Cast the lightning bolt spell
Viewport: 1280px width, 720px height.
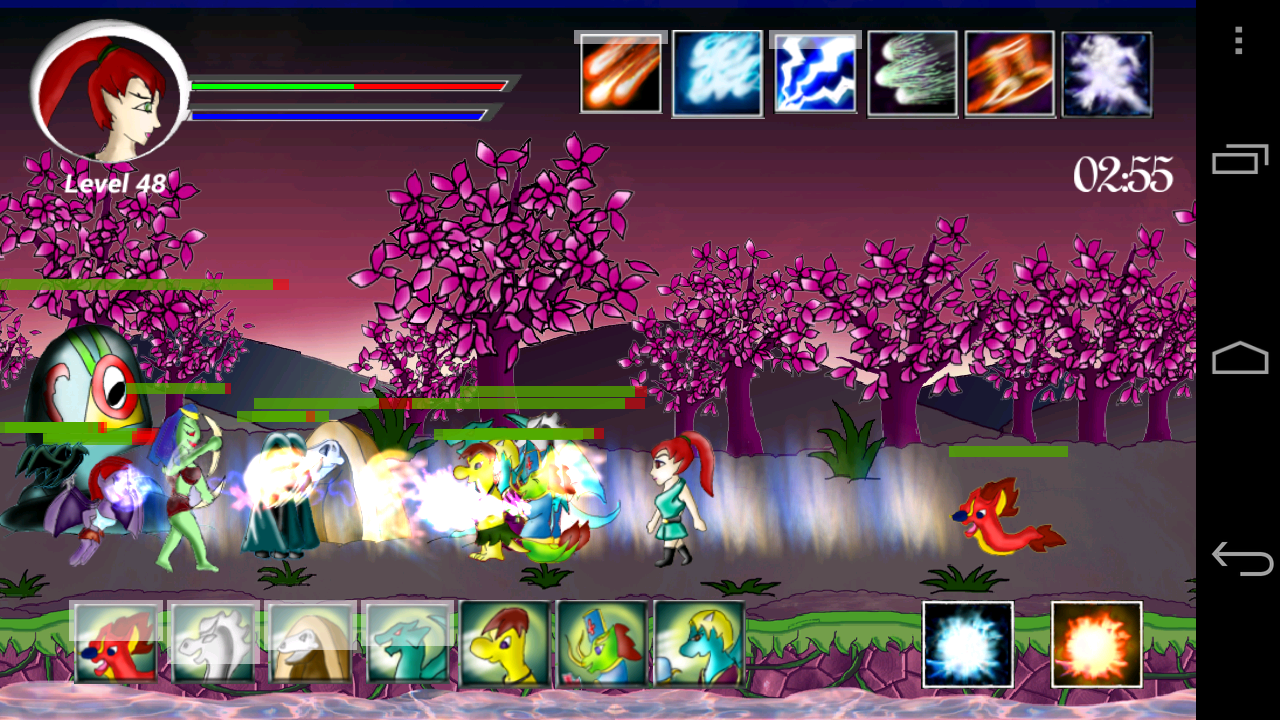click(x=814, y=72)
